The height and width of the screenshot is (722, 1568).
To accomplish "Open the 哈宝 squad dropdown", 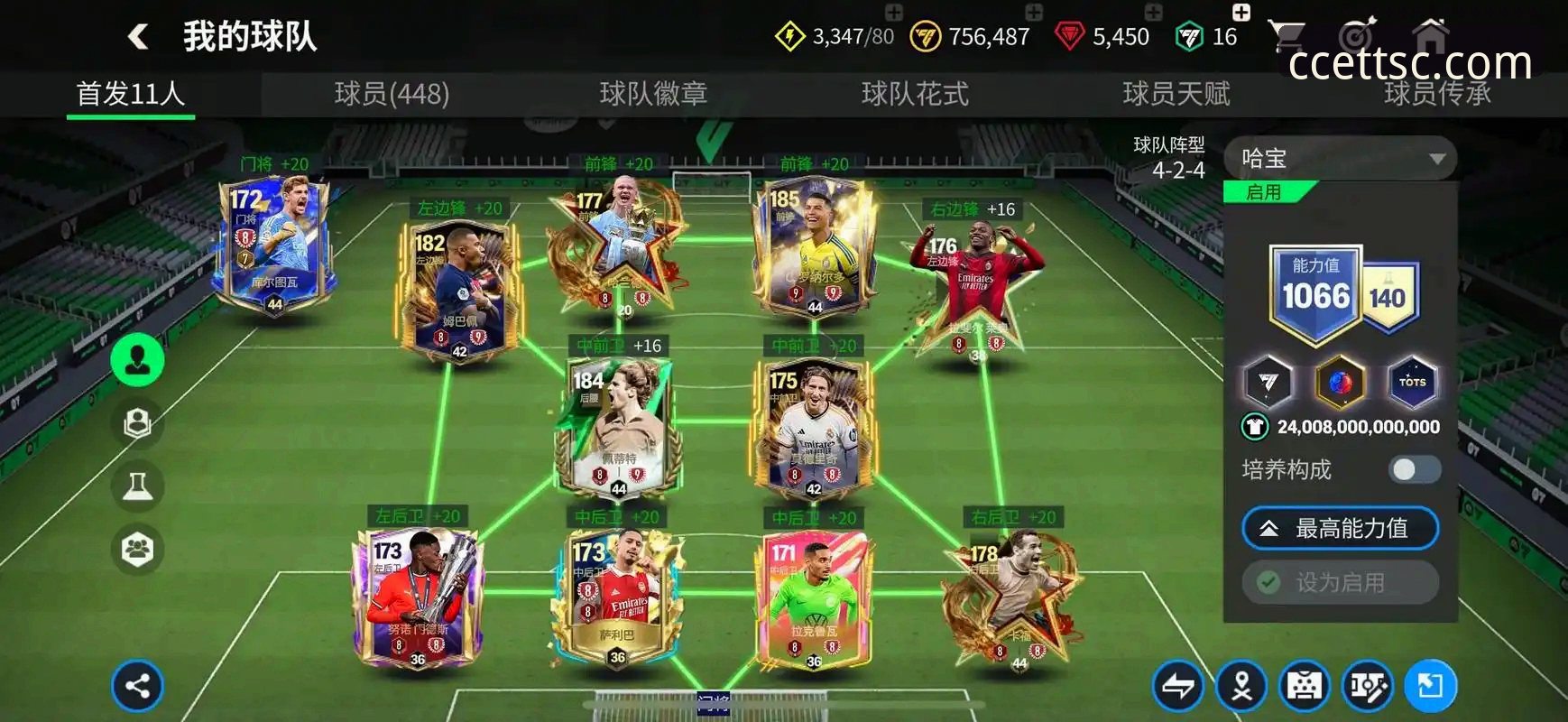I will (x=1341, y=159).
